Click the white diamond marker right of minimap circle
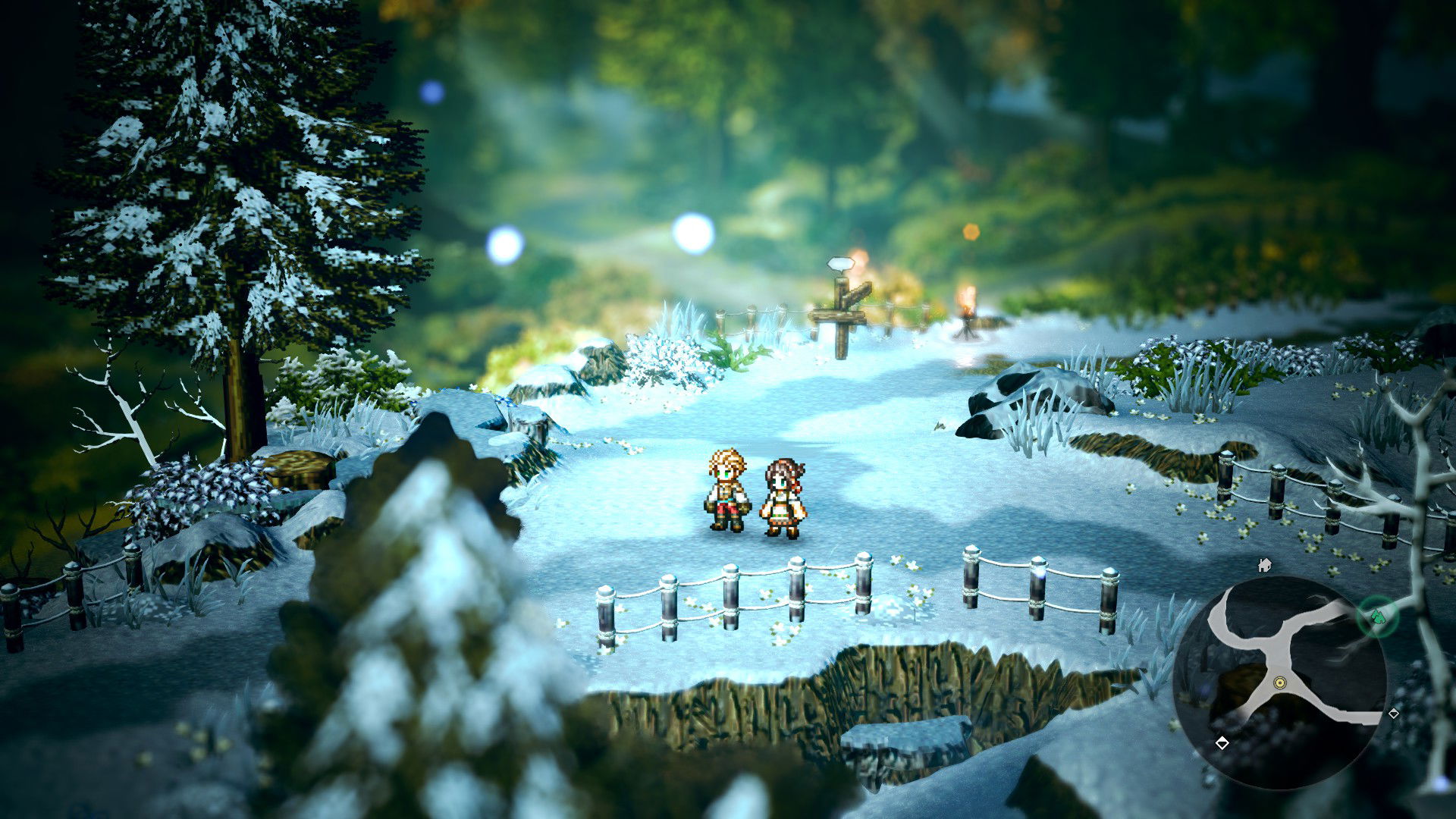1456x819 pixels. coord(1393,714)
